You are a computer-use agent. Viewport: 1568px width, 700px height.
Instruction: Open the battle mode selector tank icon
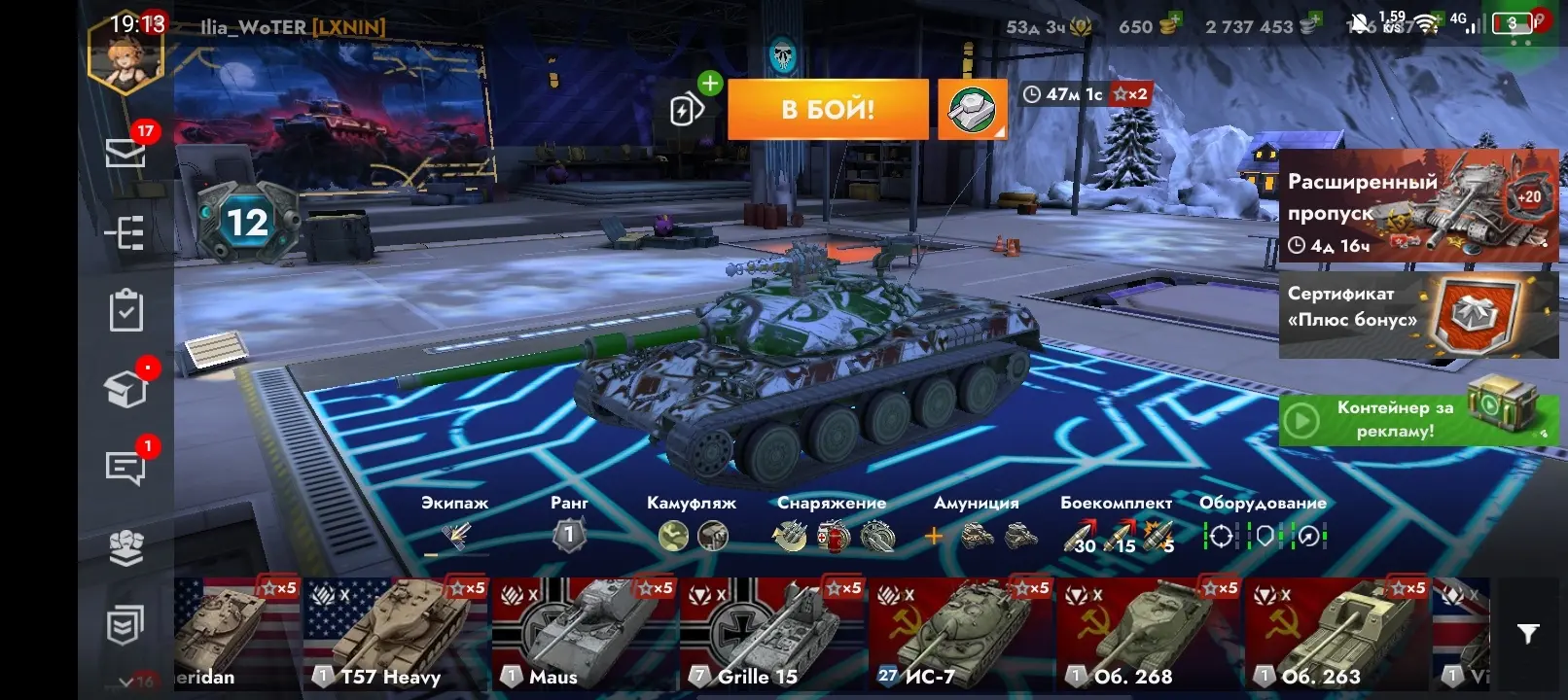coord(972,109)
